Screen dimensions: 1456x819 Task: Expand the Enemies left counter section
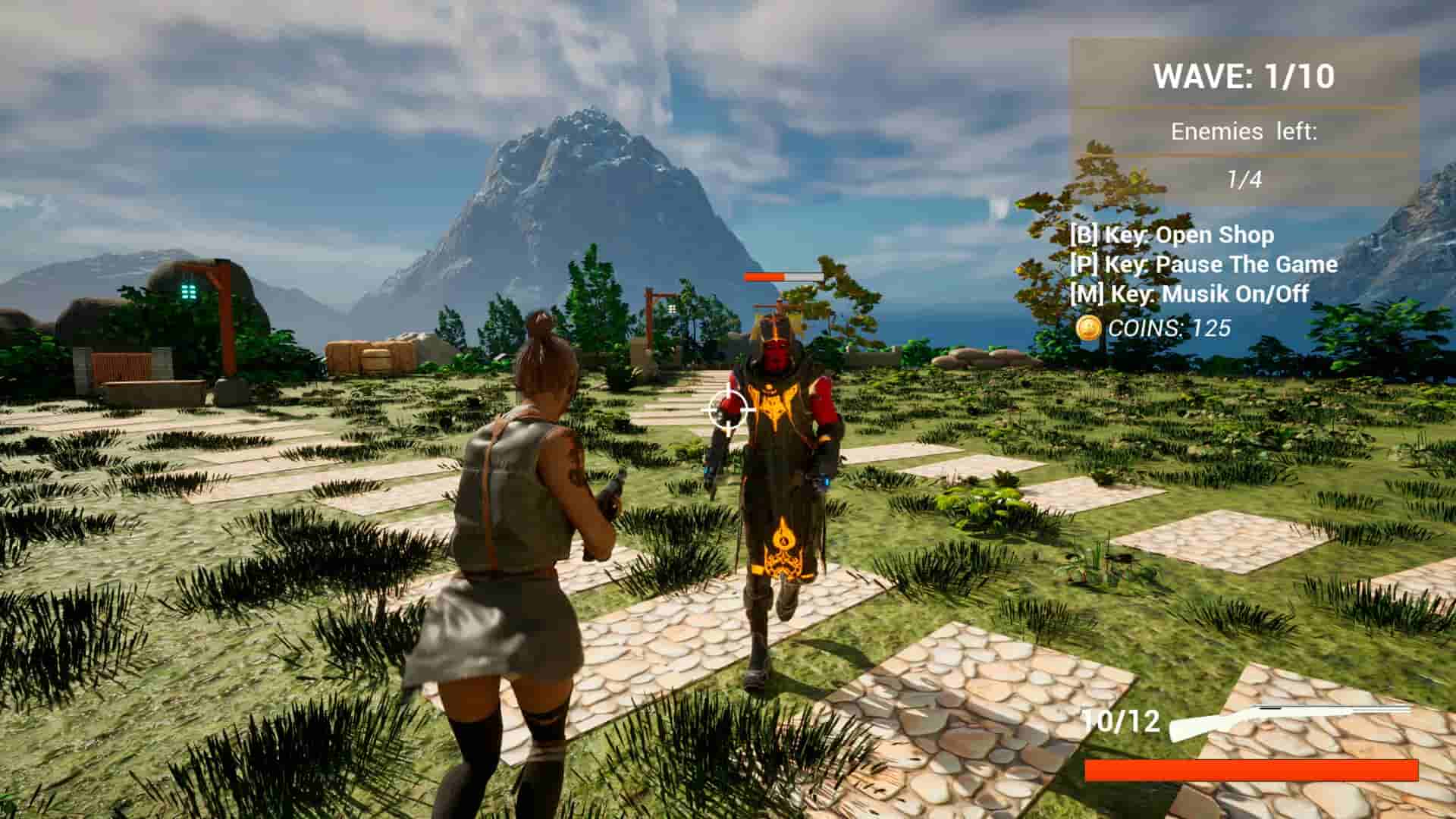1244,130
